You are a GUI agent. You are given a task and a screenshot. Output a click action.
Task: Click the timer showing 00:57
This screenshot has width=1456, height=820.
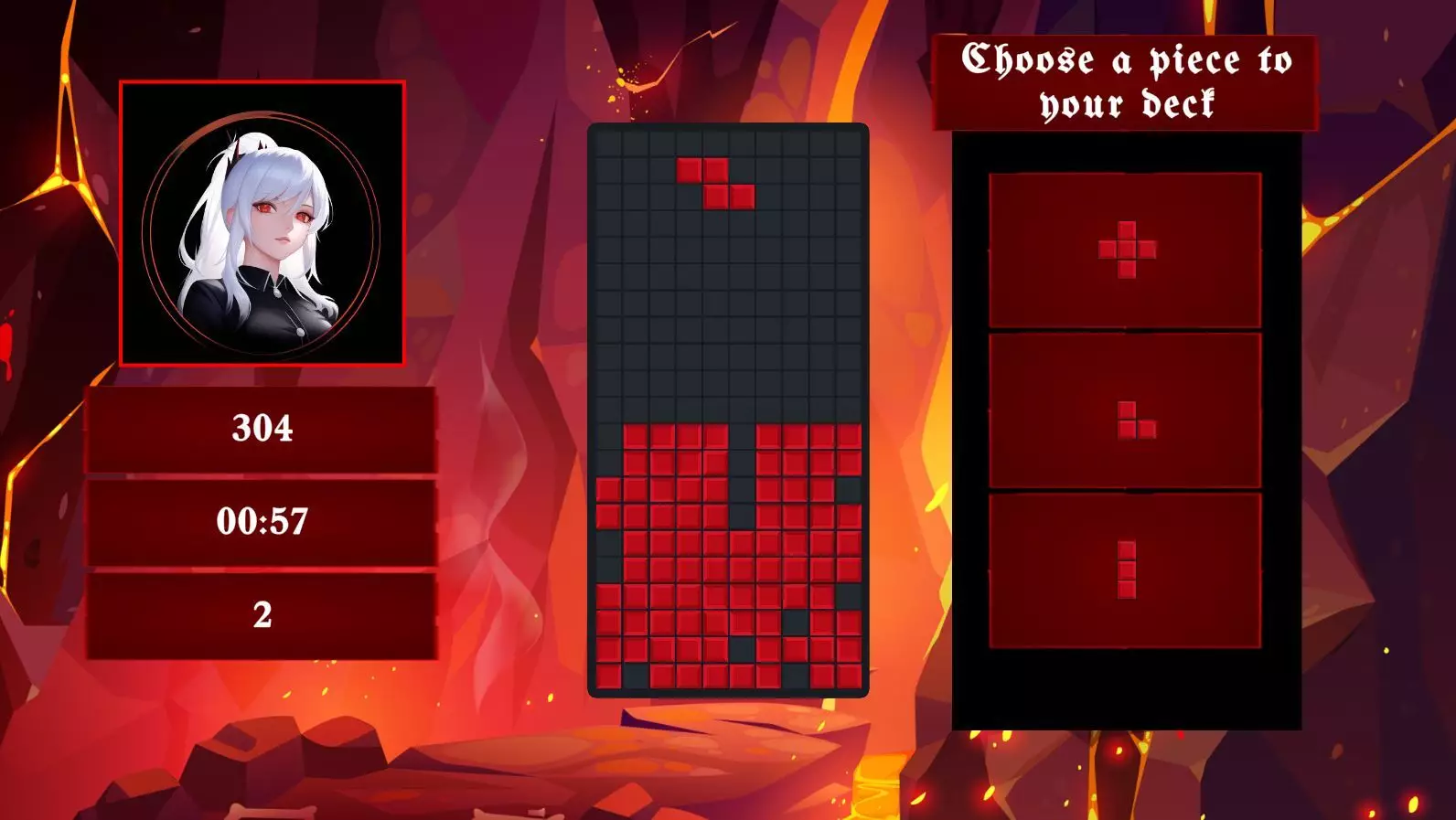click(x=261, y=520)
